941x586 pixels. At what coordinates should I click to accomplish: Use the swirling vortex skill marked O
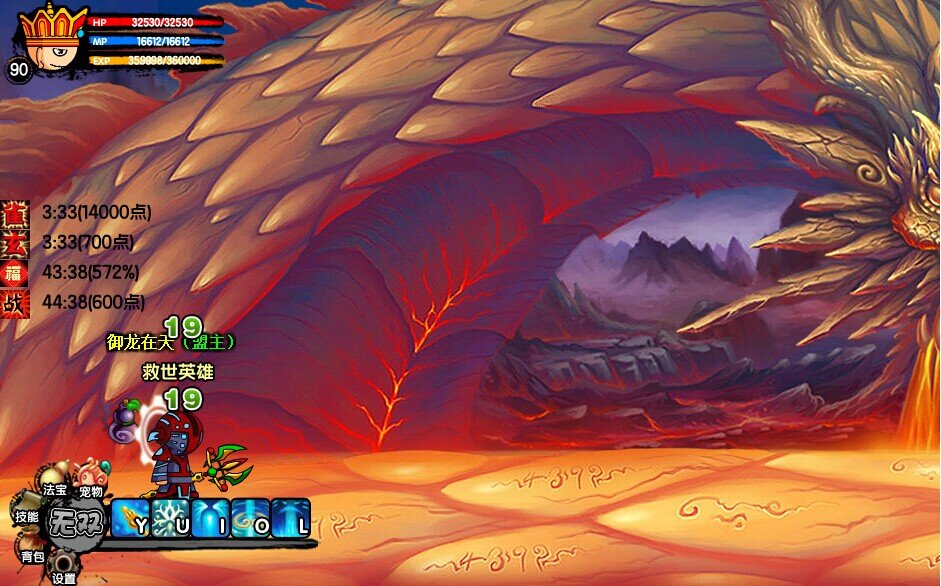[x=251, y=519]
